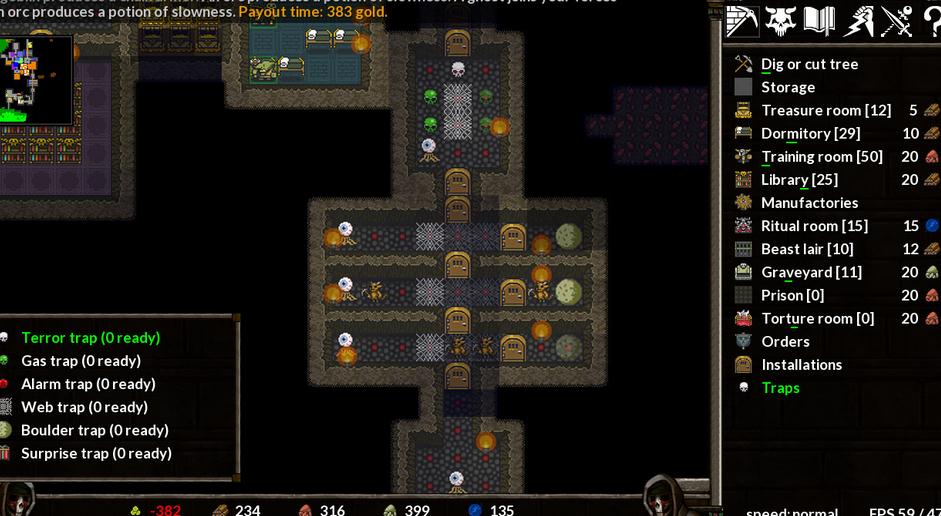Choose the Terror trap
The image size is (941, 516).
[90, 338]
